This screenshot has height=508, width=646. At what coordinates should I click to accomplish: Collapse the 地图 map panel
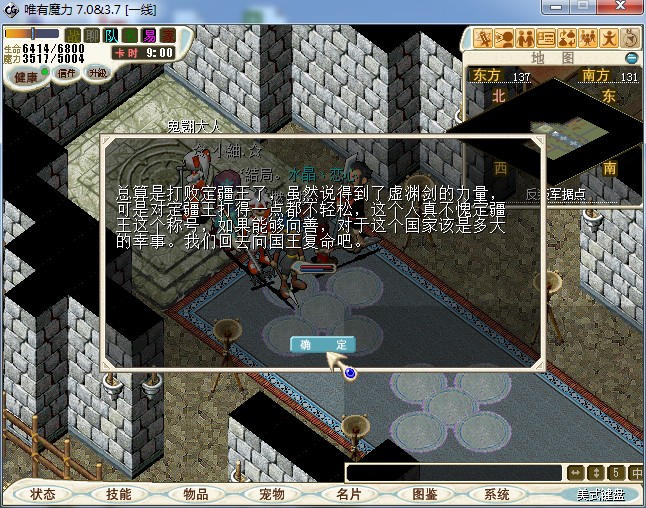click(631, 58)
